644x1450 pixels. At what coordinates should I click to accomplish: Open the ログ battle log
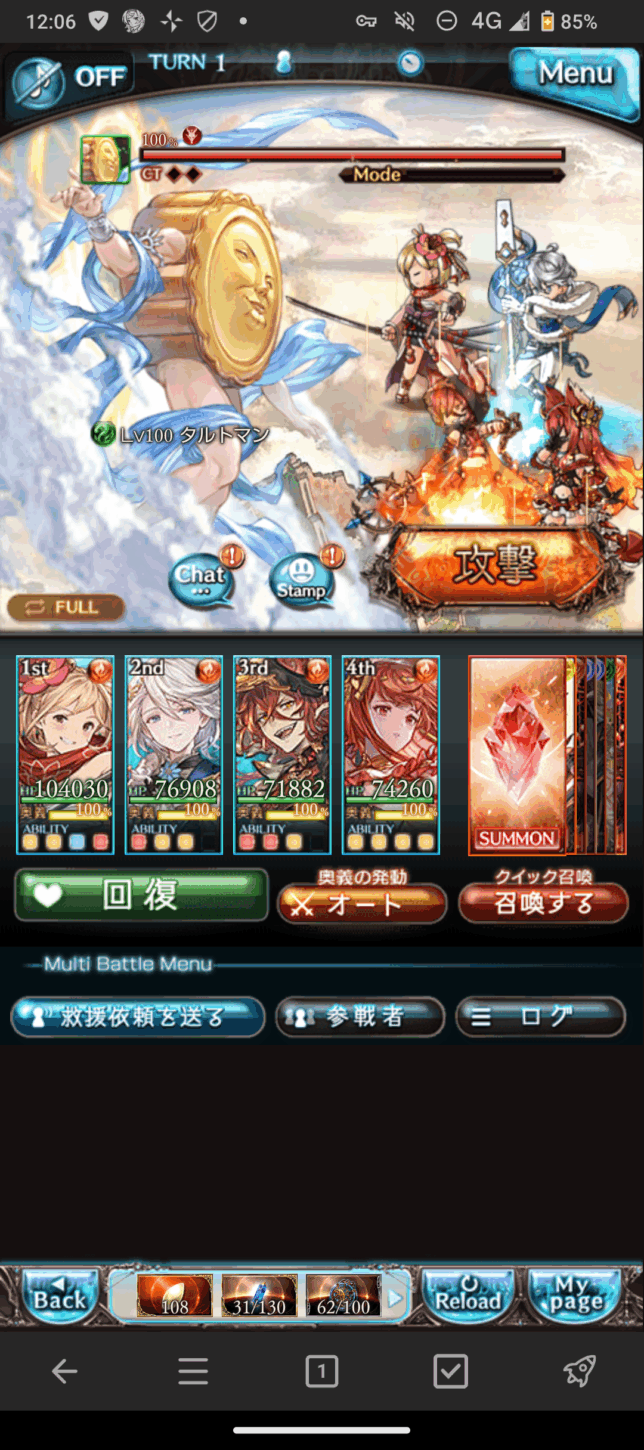541,1017
